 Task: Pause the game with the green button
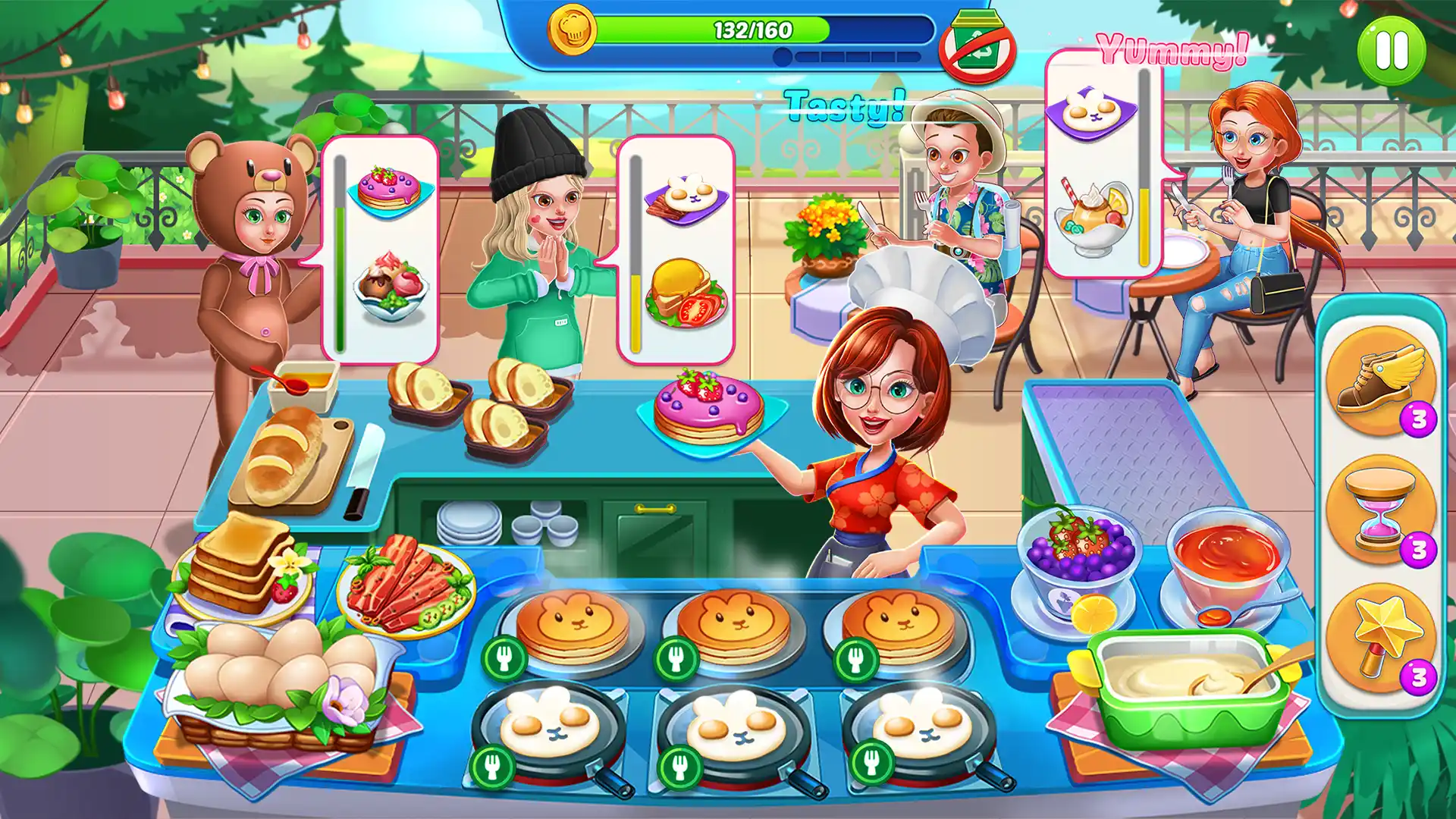(1391, 51)
